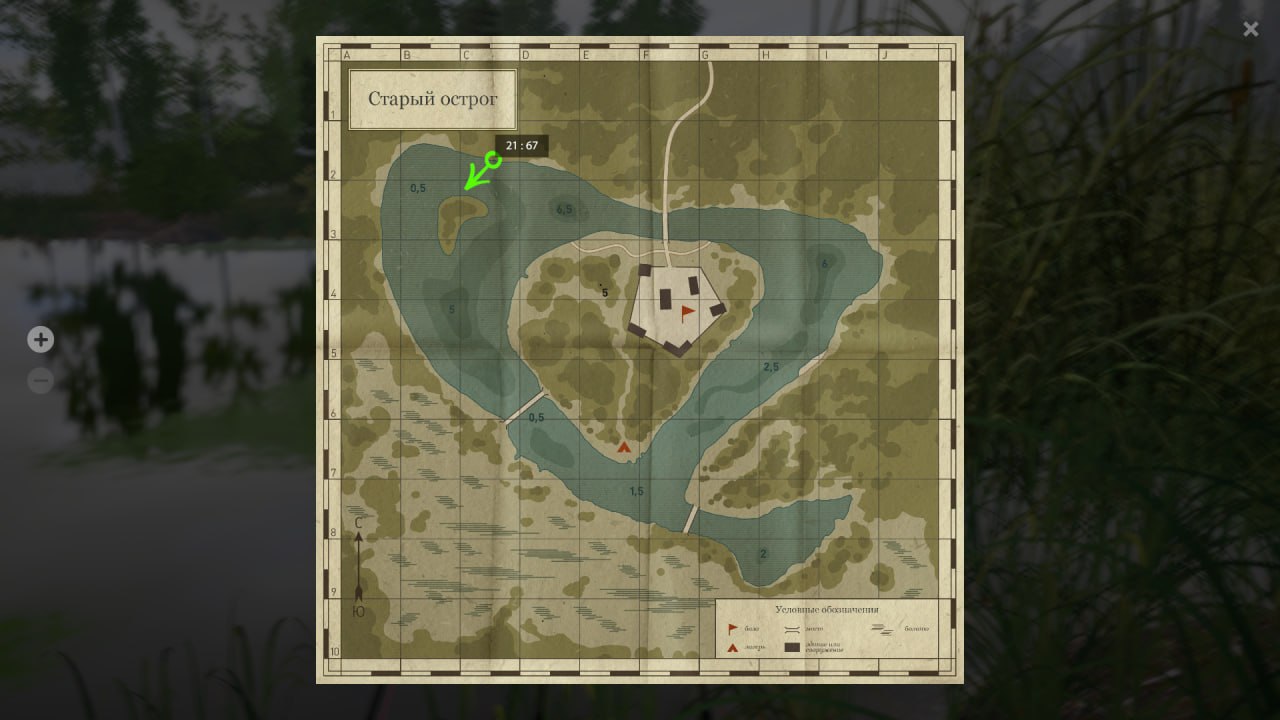Click the flag symbol in the legend
Image resolution: width=1280 pixels, height=720 pixels.
click(731, 628)
